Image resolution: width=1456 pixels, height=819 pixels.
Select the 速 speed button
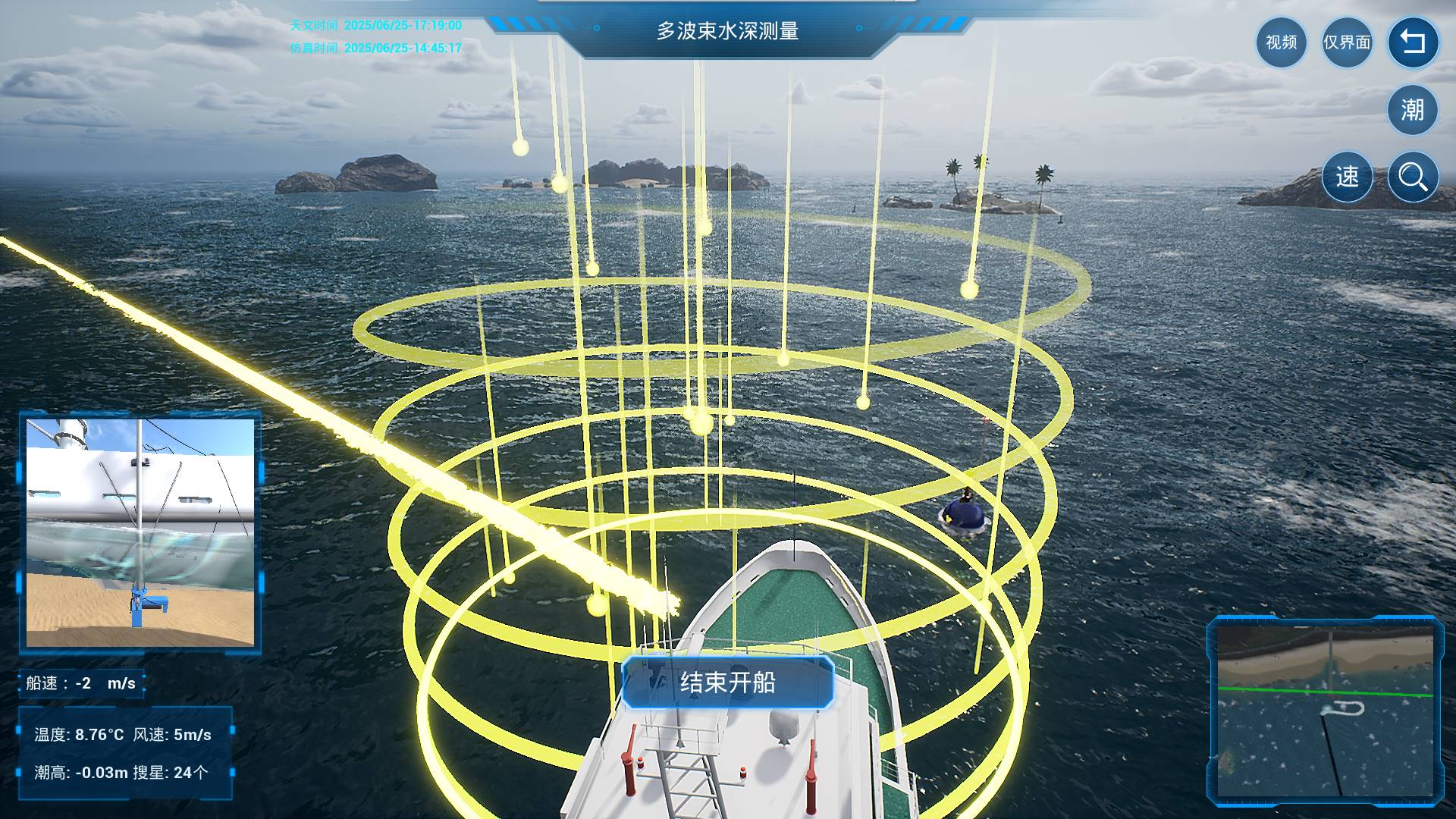(x=1347, y=177)
